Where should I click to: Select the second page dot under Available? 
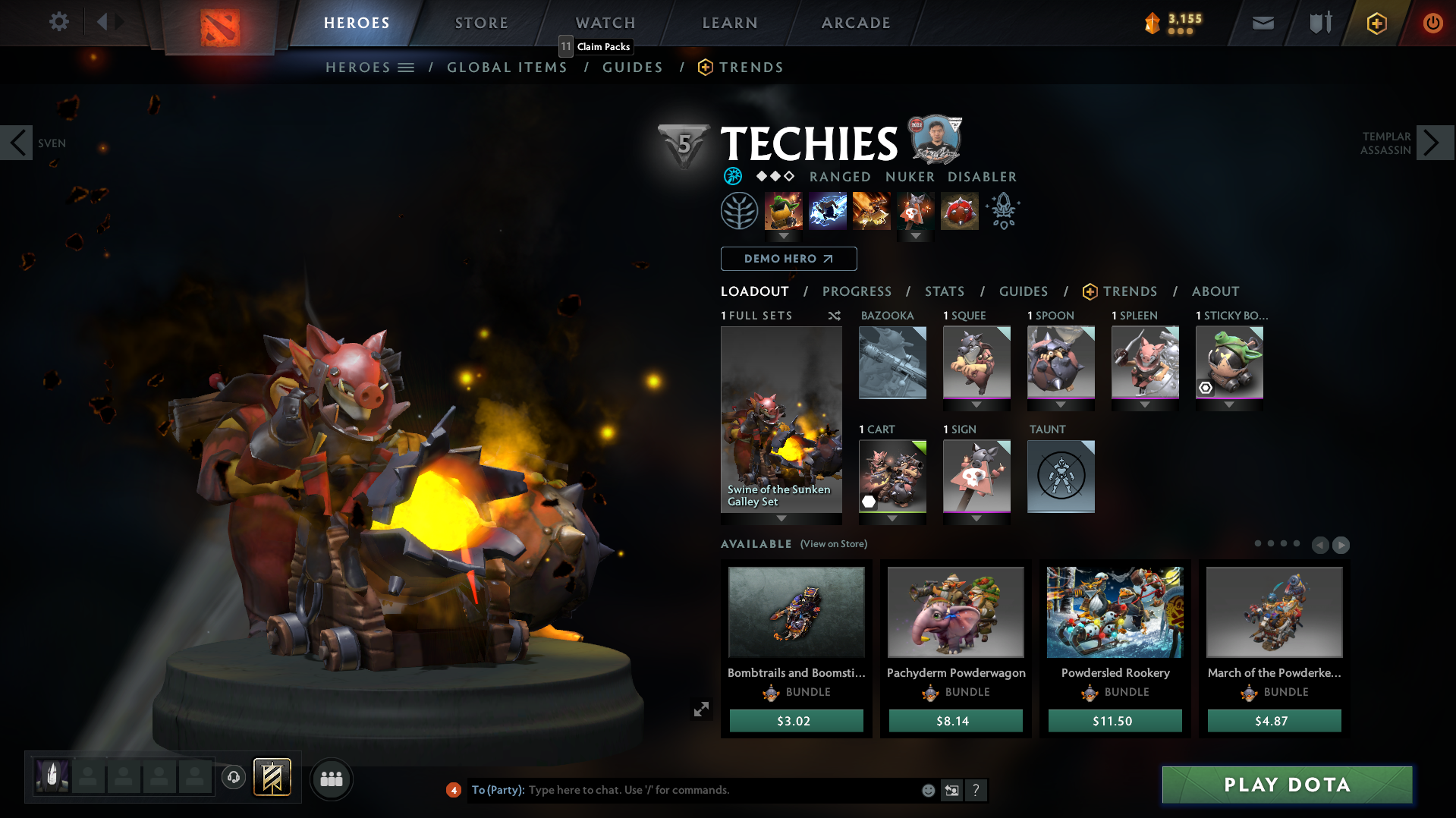pos(1269,543)
